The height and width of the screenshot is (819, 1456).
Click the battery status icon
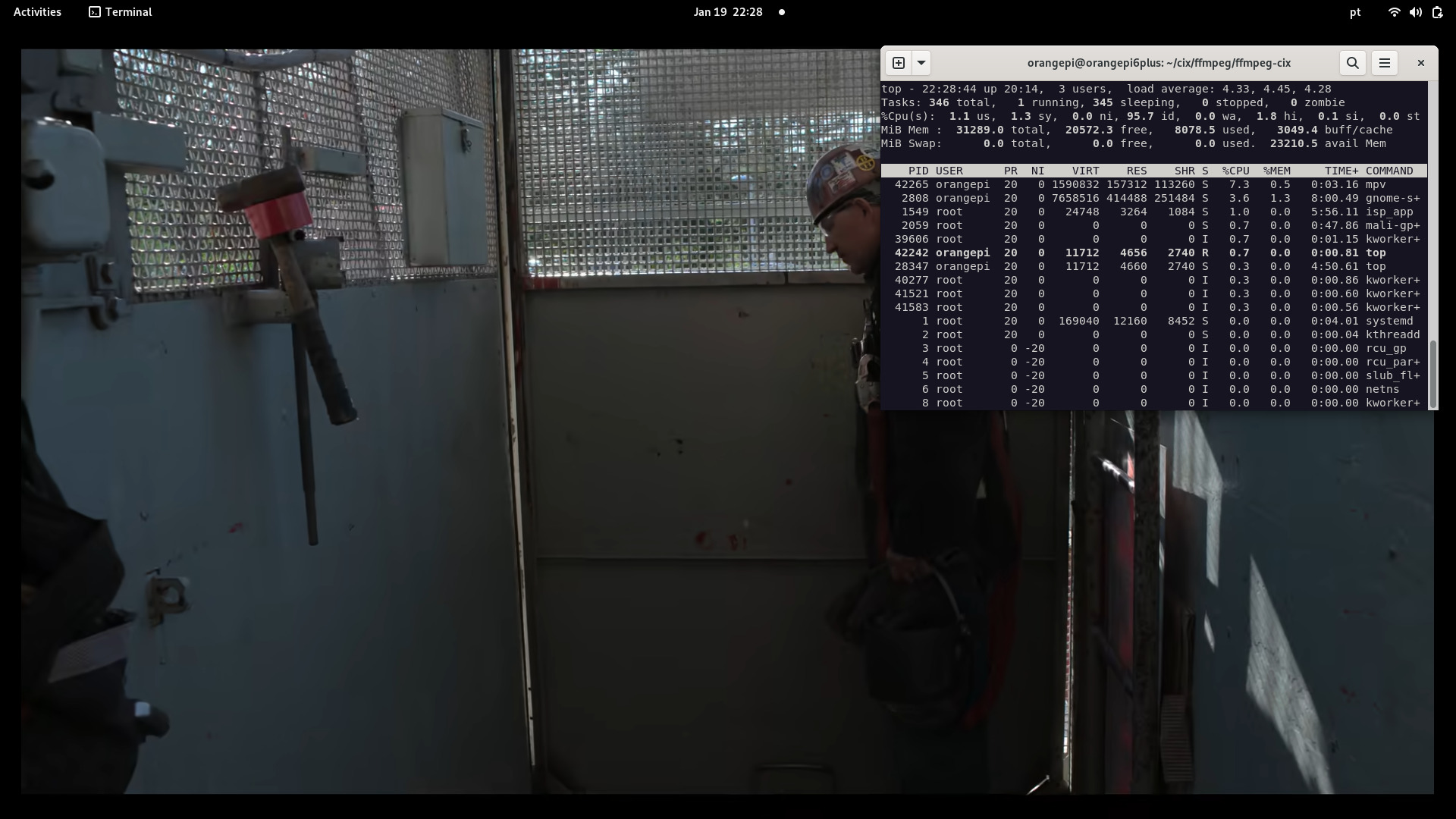point(1438,12)
